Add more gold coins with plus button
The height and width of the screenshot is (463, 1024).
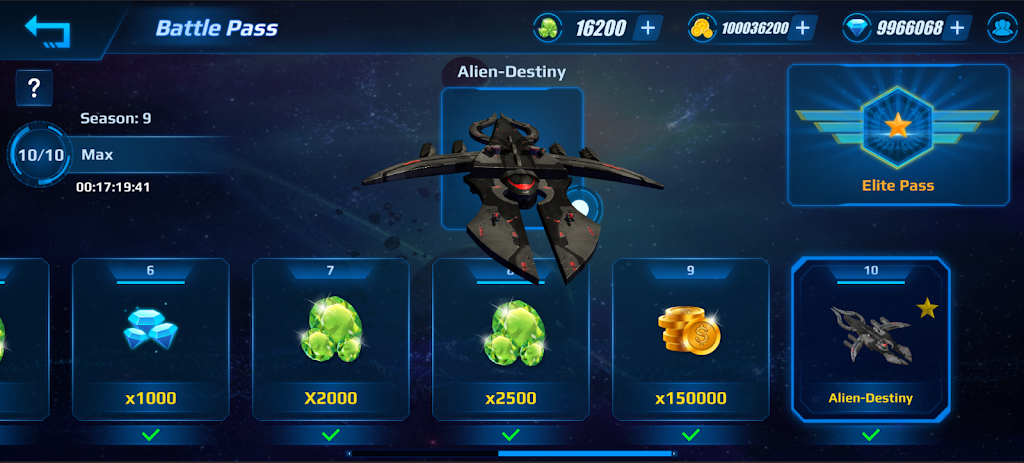[802, 28]
